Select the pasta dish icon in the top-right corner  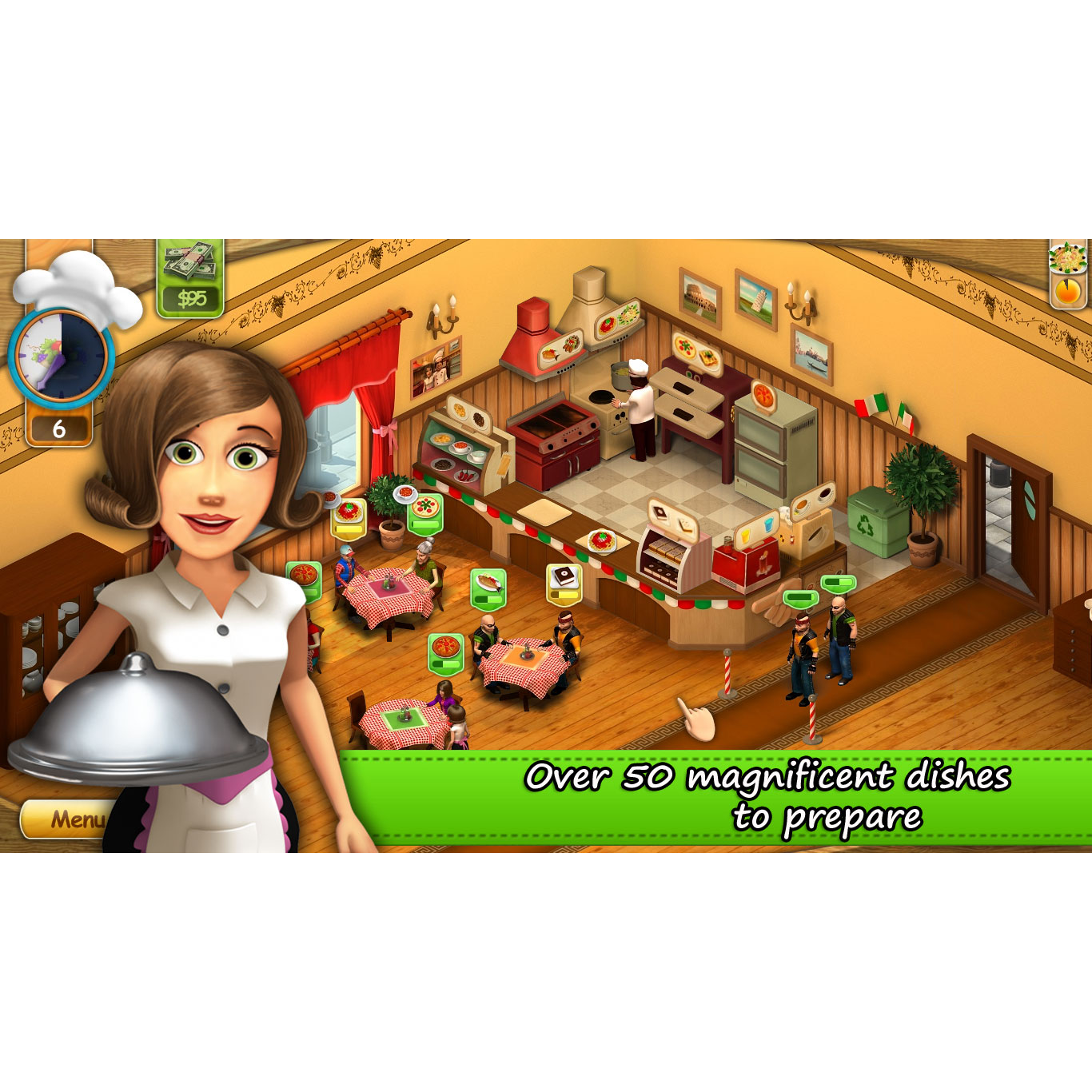[x=1066, y=260]
